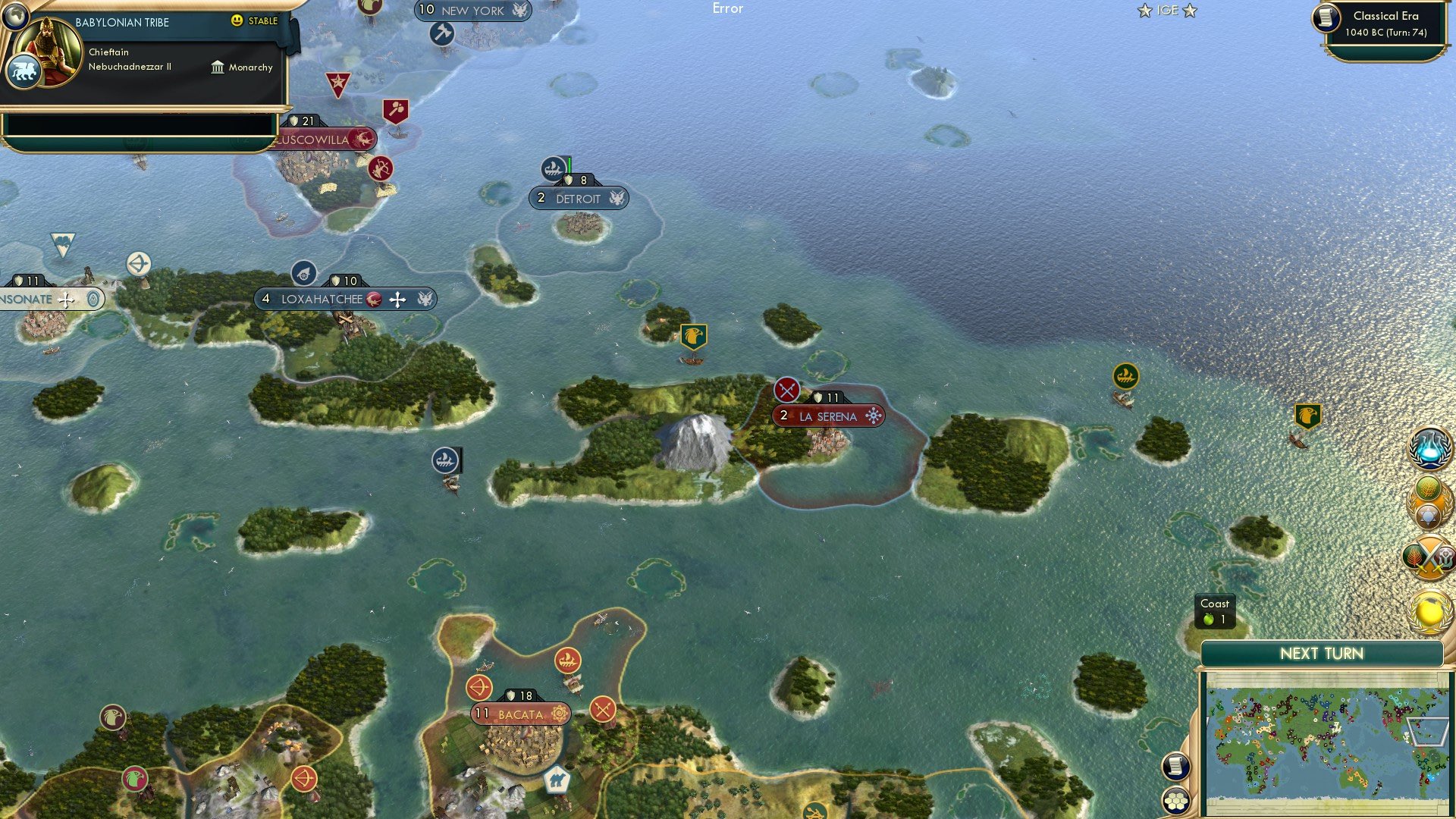Viewport: 1456px width, 819px height.
Task: Select the trireme unit flag above Detroit
Action: pos(554,168)
